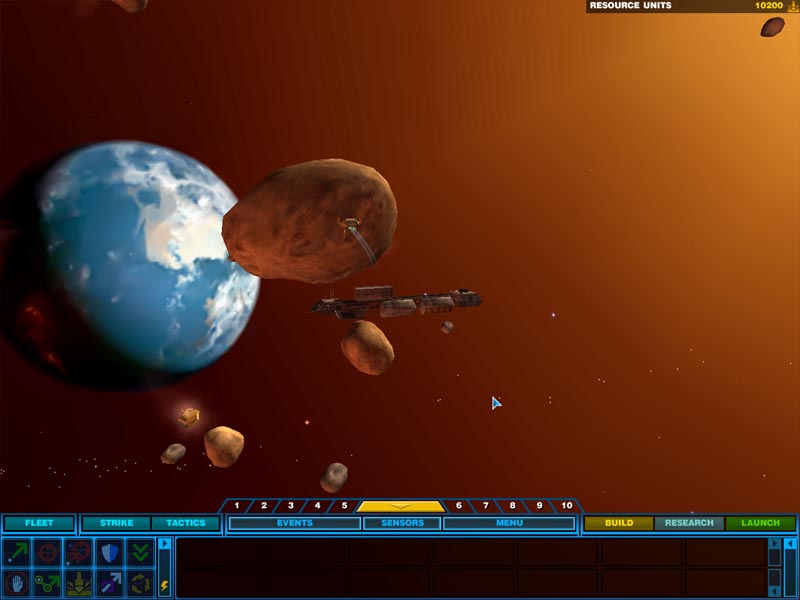The width and height of the screenshot is (800, 600).
Task: Open the Tactics options
Action: pos(185,523)
